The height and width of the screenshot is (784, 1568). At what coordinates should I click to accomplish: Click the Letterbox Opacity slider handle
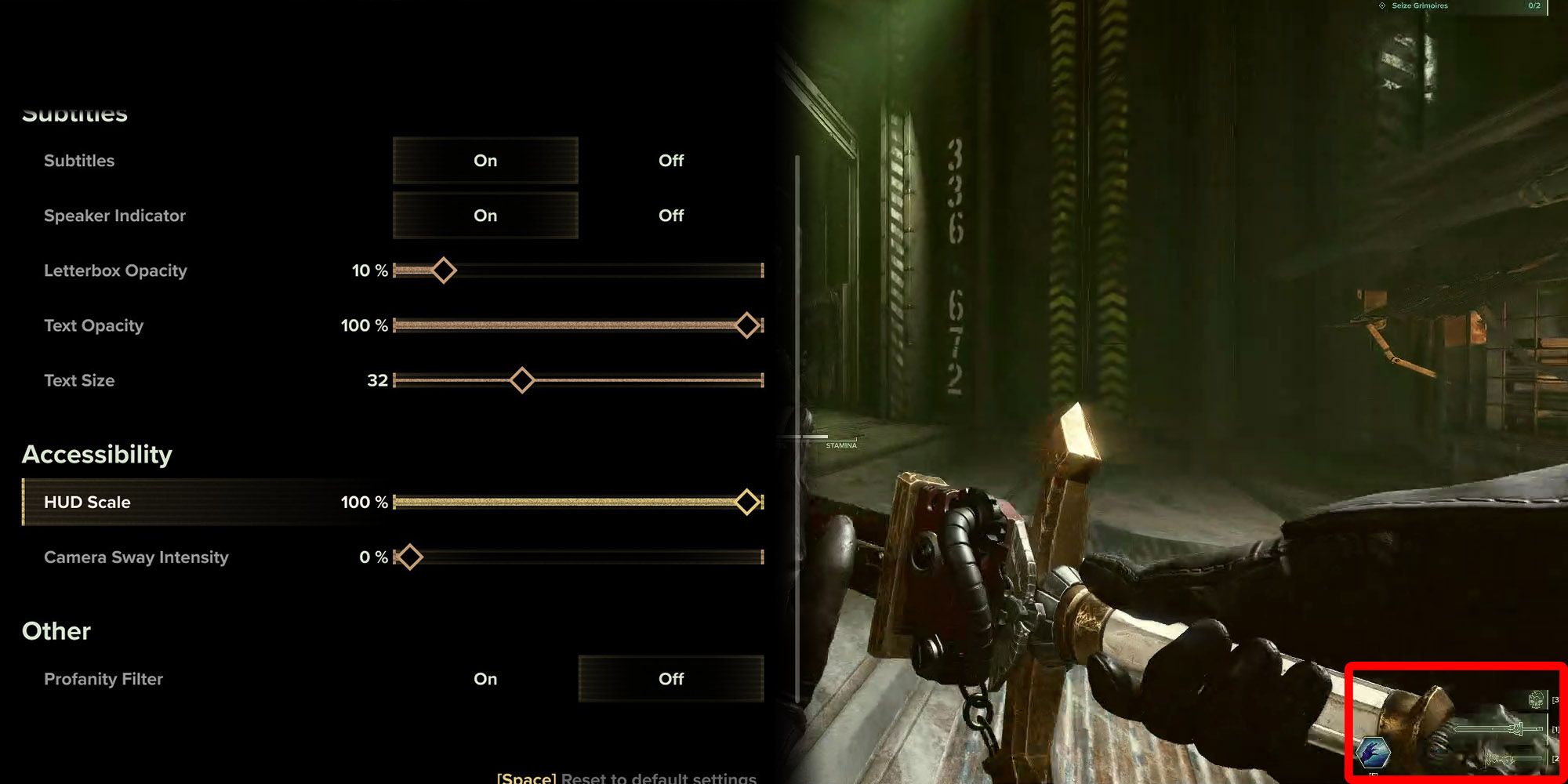click(x=443, y=270)
